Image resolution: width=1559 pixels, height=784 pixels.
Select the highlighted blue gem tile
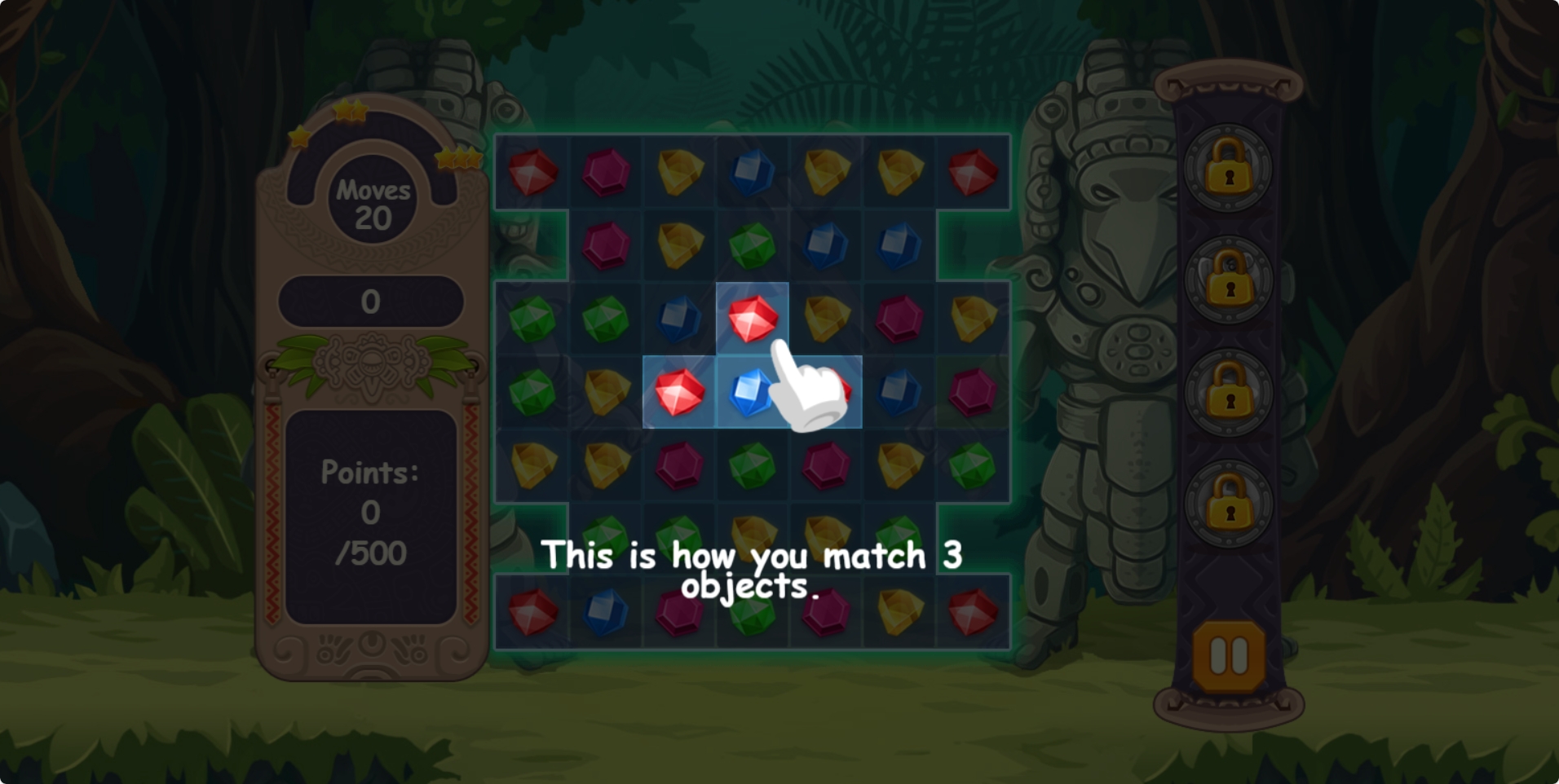(749, 392)
